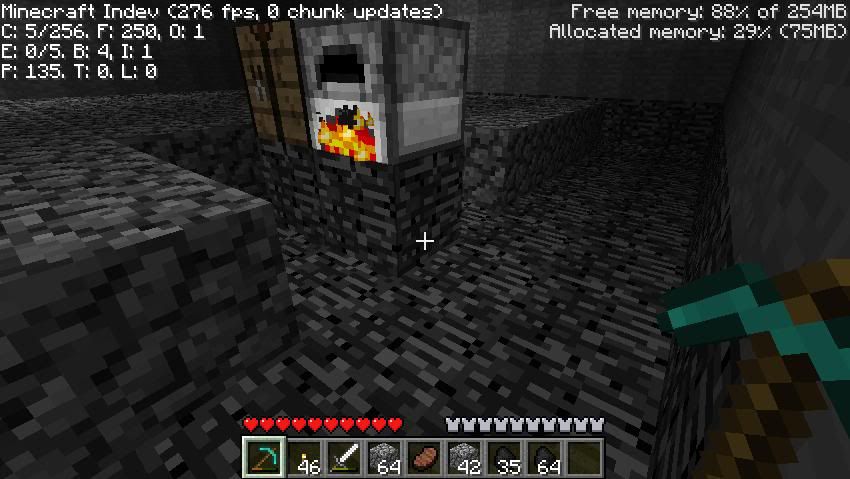The width and height of the screenshot is (850, 479).
Task: Select the coal stack of 35
Action: pos(504,458)
